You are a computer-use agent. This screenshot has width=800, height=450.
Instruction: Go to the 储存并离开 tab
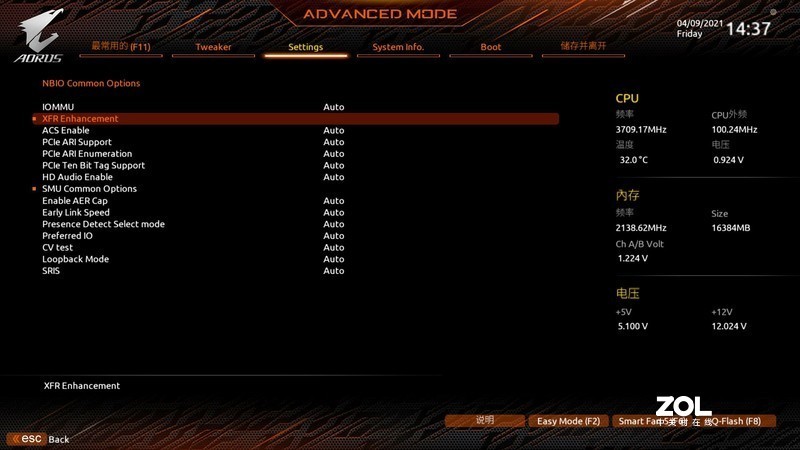pos(583,46)
